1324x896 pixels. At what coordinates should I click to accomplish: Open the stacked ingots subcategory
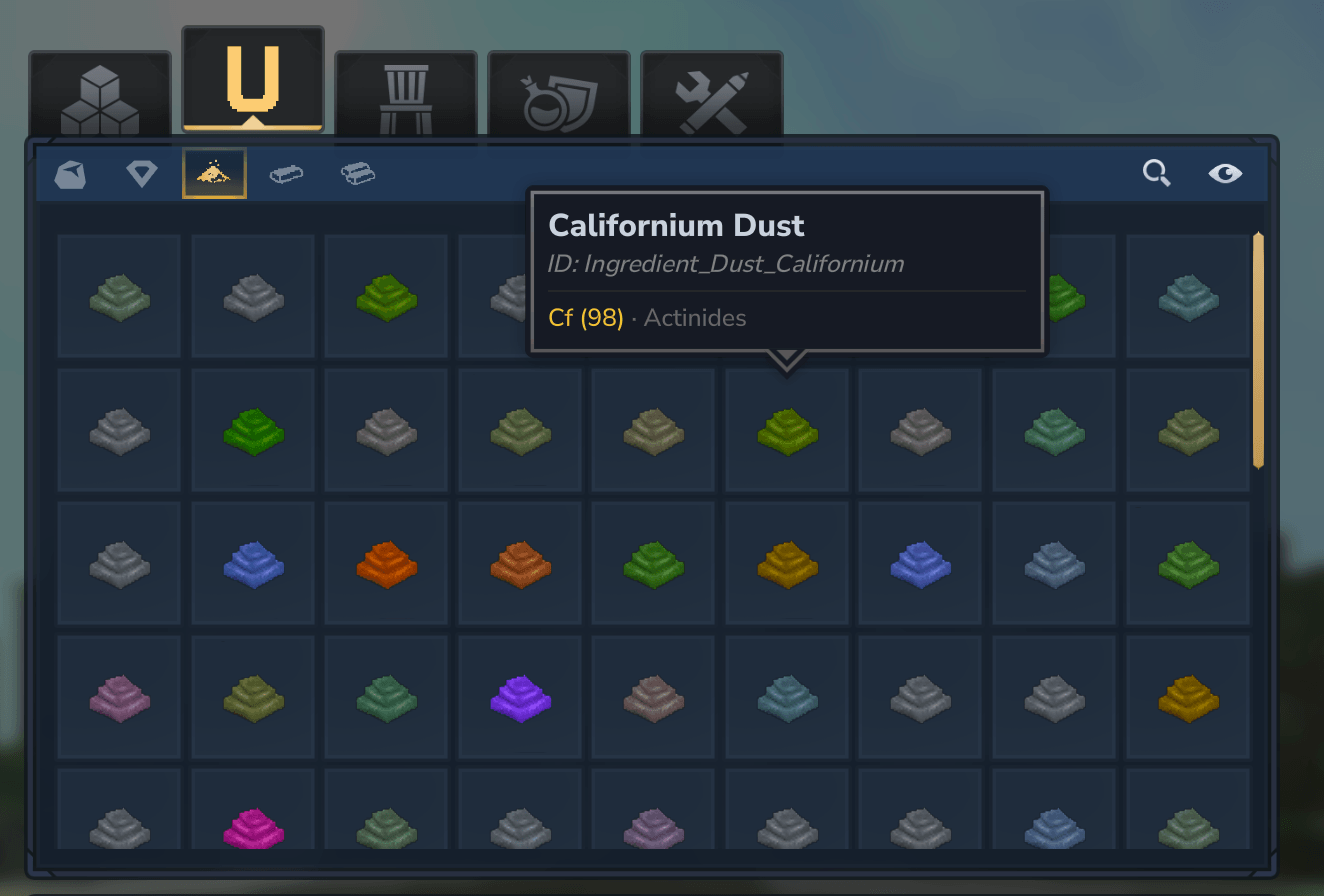tap(358, 174)
